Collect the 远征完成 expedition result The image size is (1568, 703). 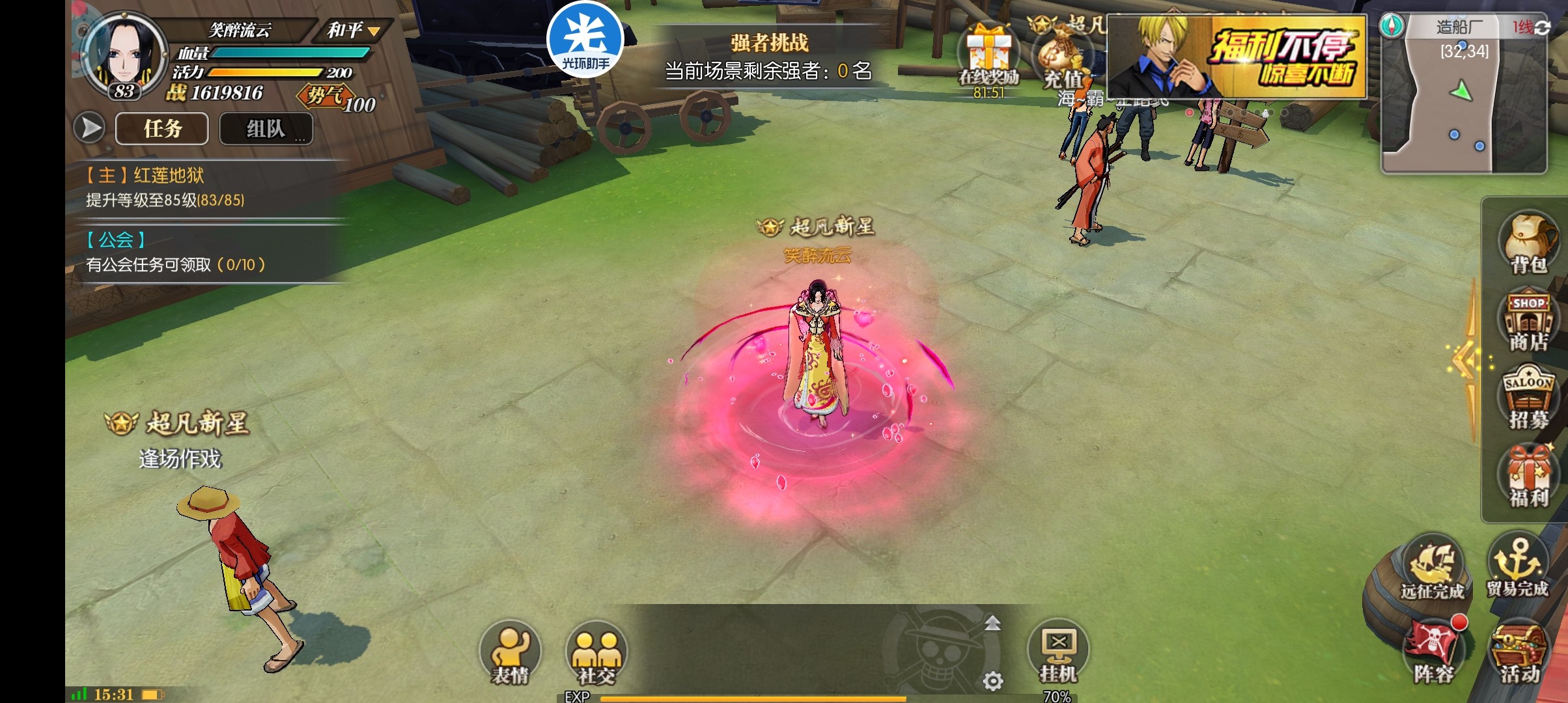1433,568
